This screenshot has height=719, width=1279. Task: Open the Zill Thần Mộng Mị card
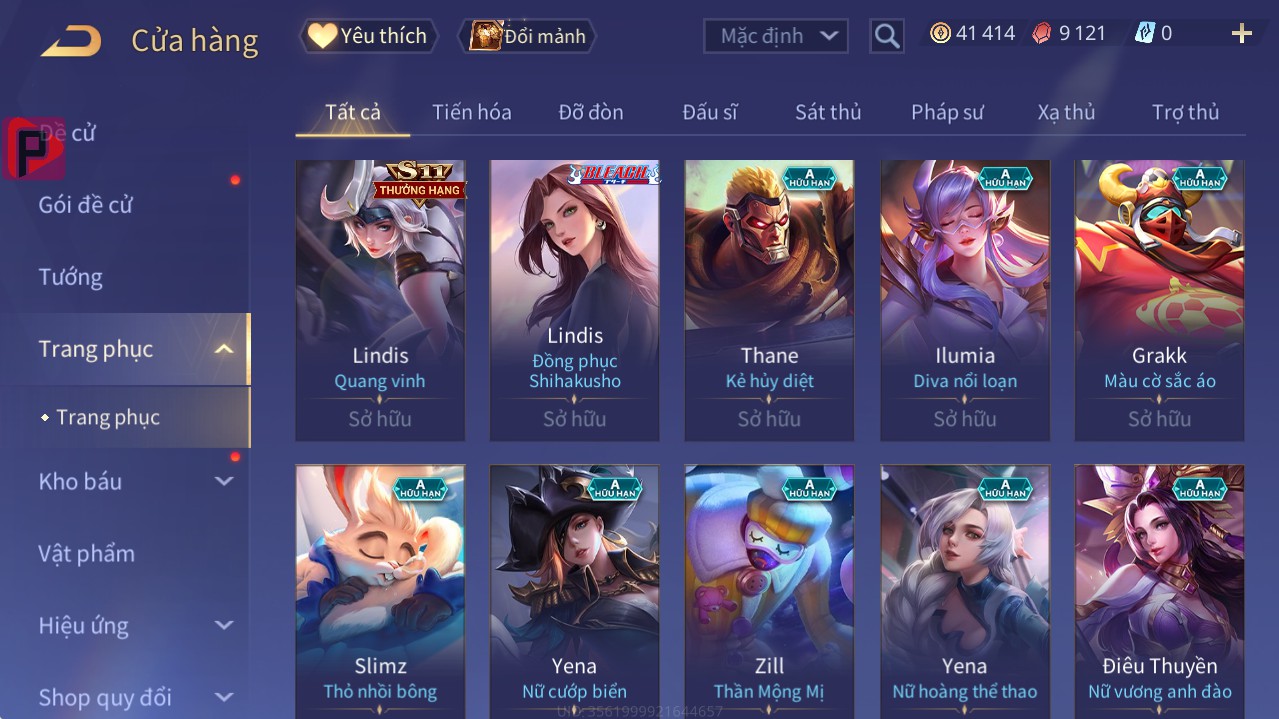click(769, 590)
